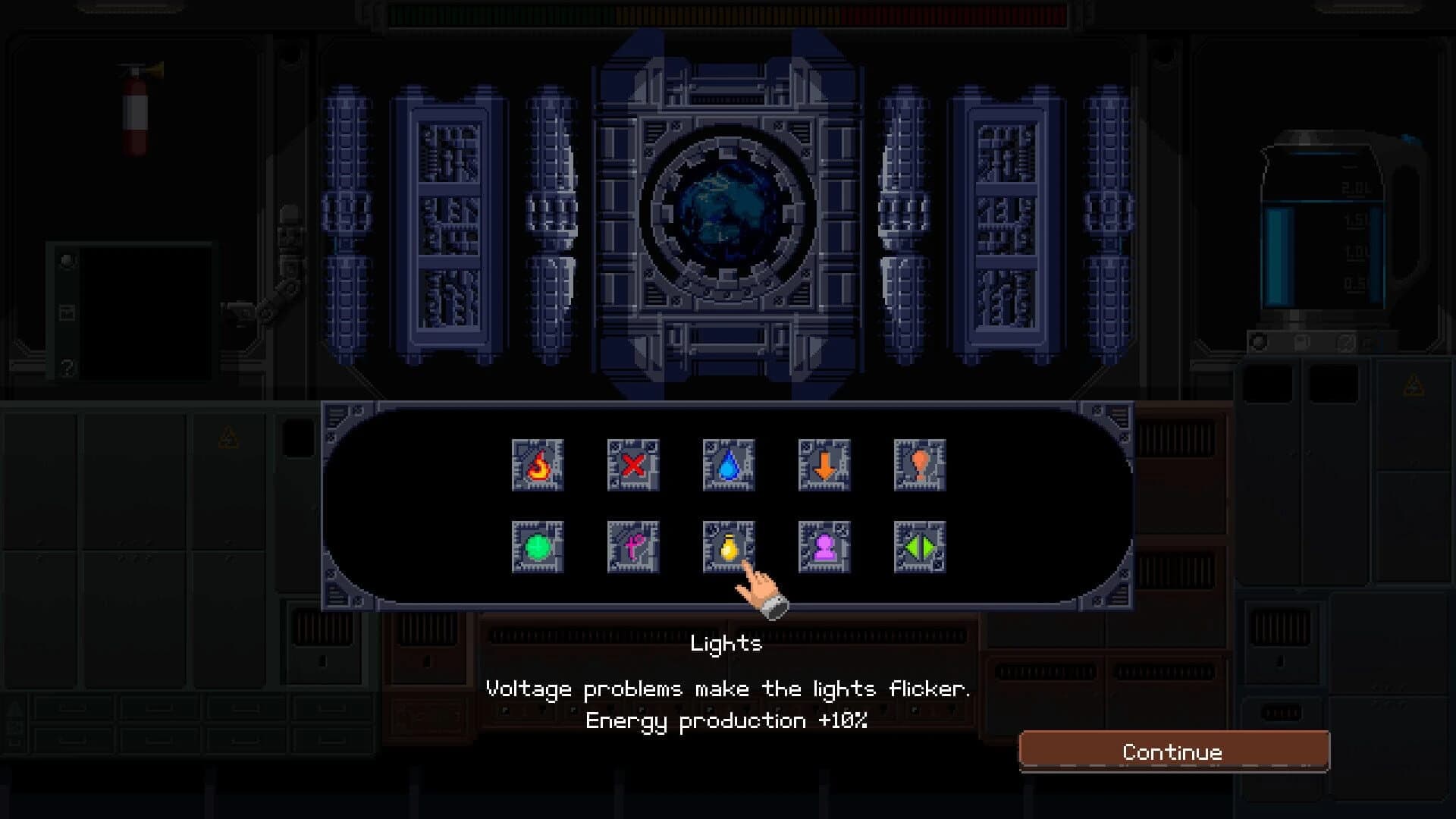Select the green clover icon

click(x=538, y=546)
